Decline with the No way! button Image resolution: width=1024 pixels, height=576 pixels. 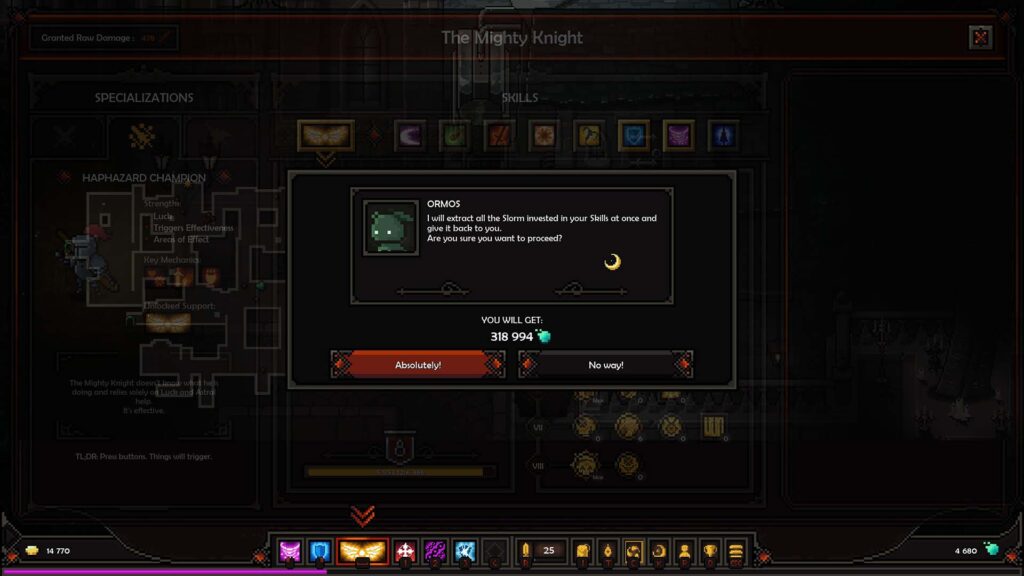click(x=605, y=365)
